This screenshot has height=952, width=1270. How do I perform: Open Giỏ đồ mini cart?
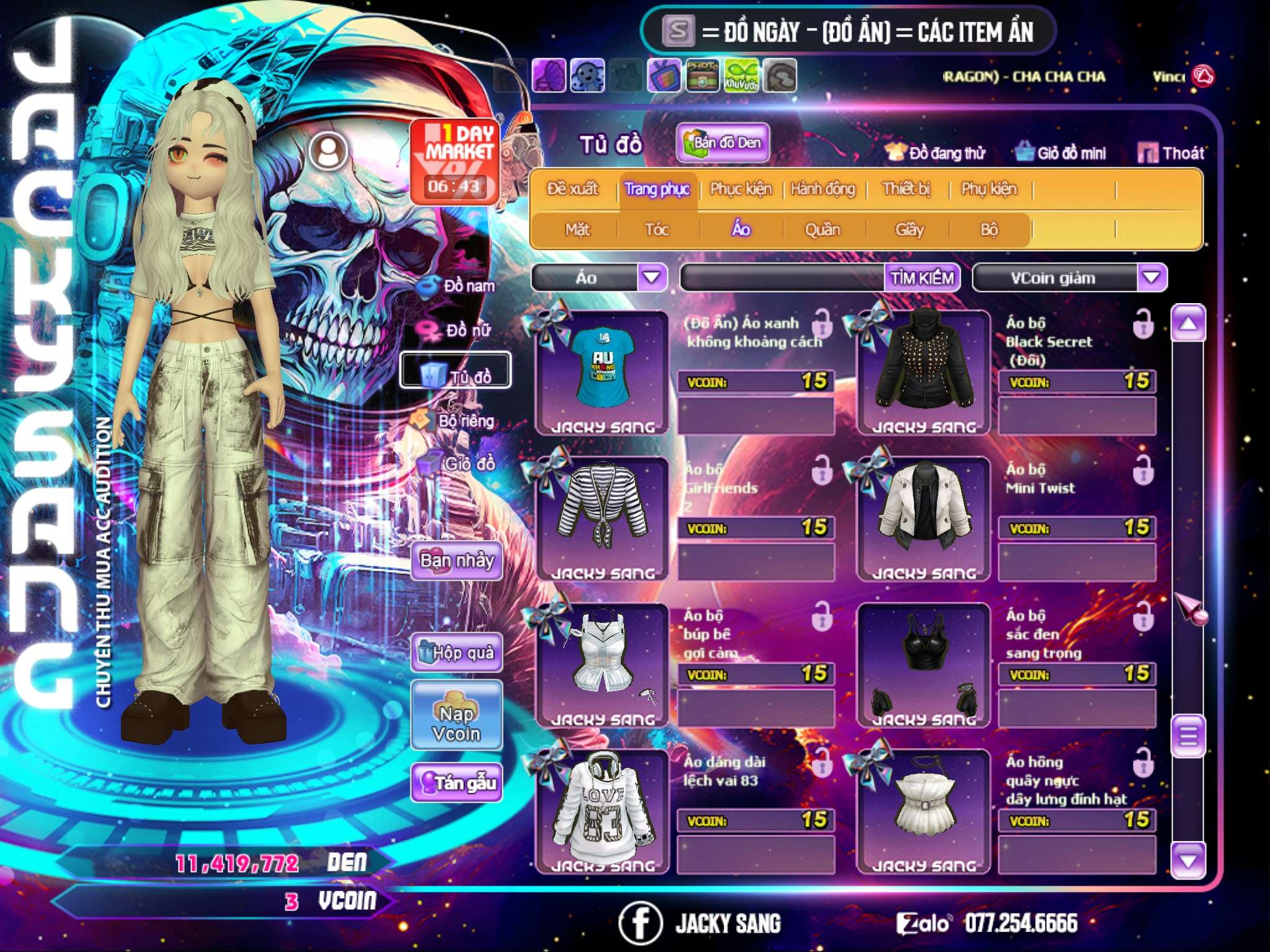pos(1061,153)
